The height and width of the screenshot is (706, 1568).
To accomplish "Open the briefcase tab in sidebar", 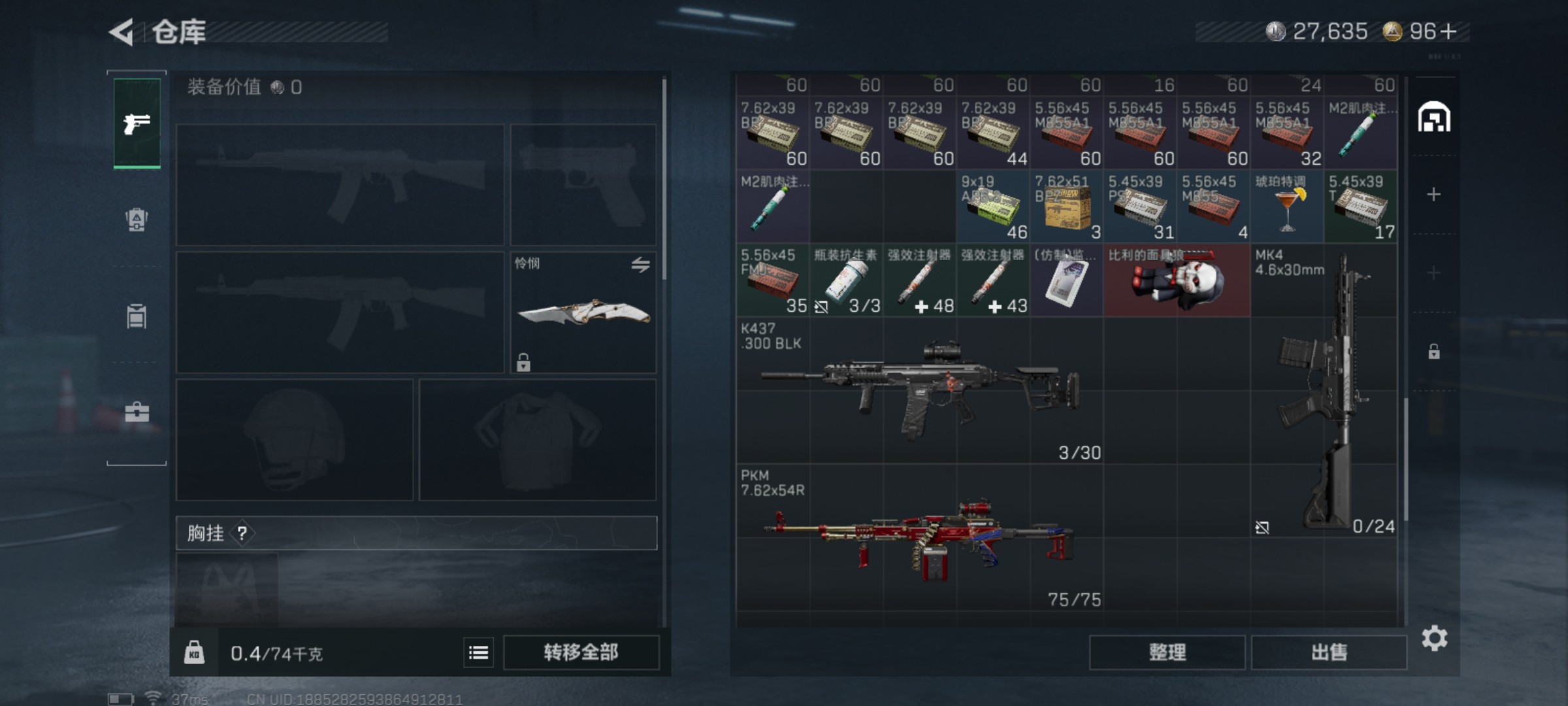I will point(137,412).
